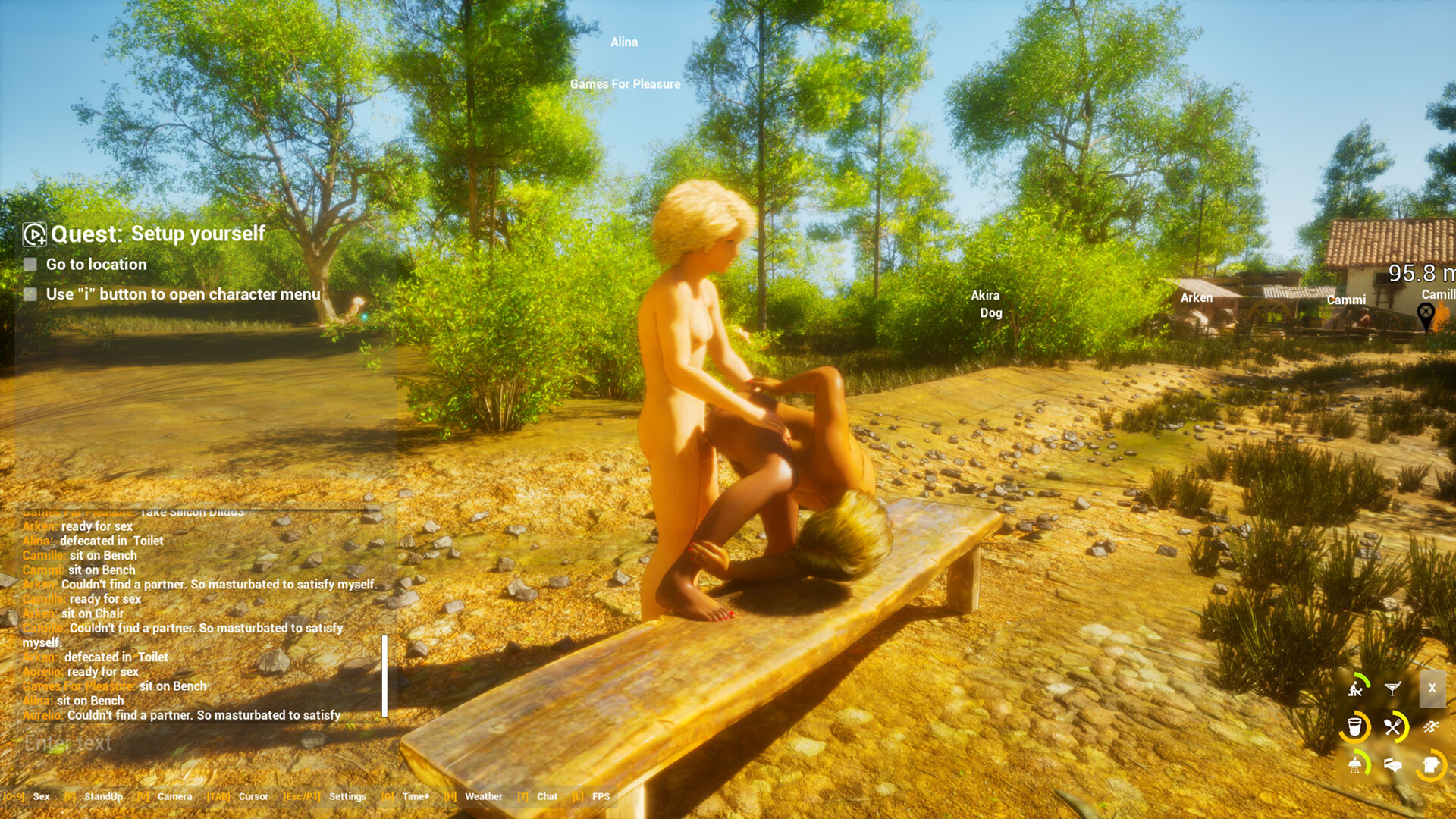
Task: Click the cocktail glass fun icon
Action: point(1393,688)
